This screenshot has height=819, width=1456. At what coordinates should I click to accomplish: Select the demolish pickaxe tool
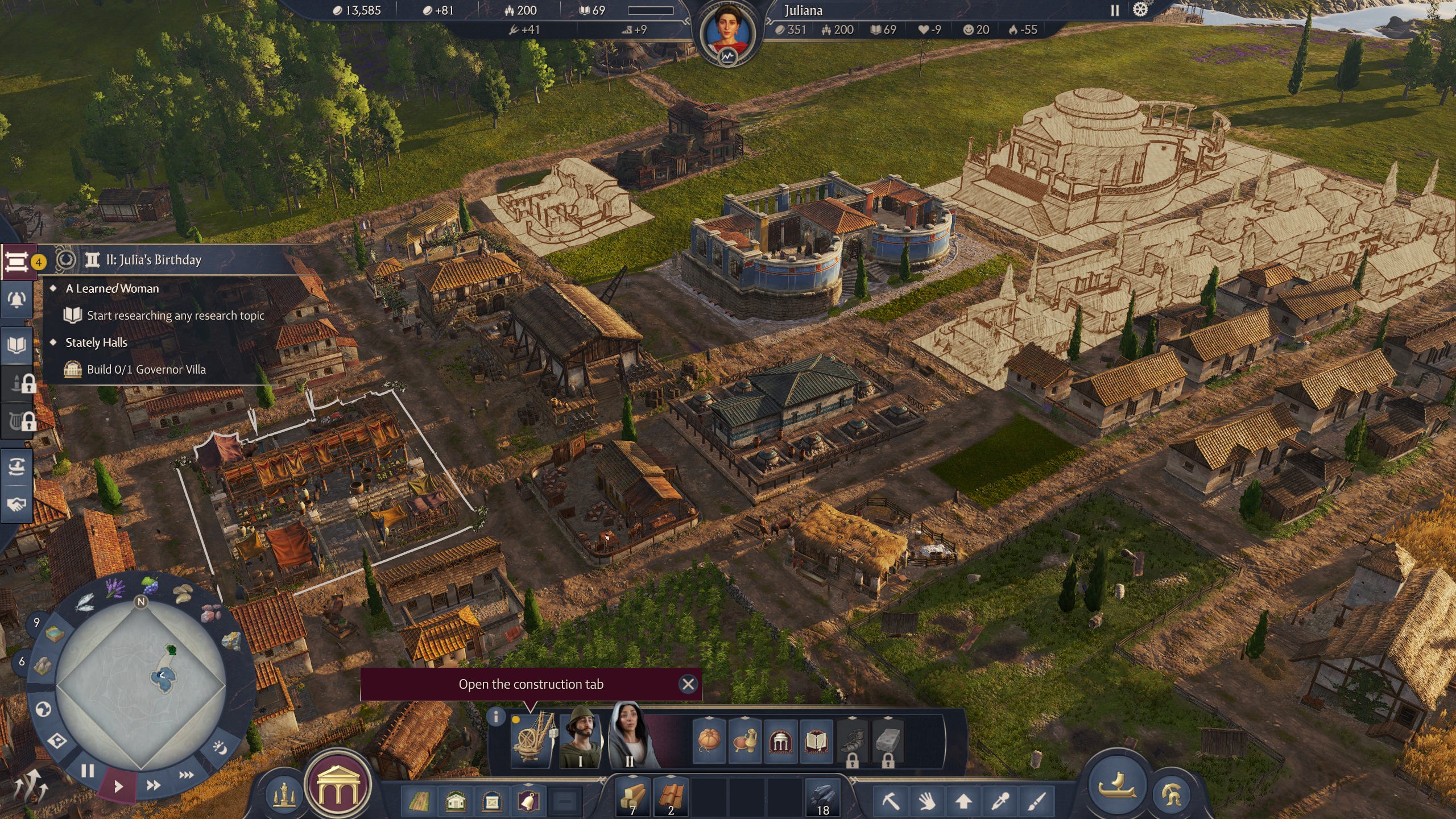click(x=891, y=801)
